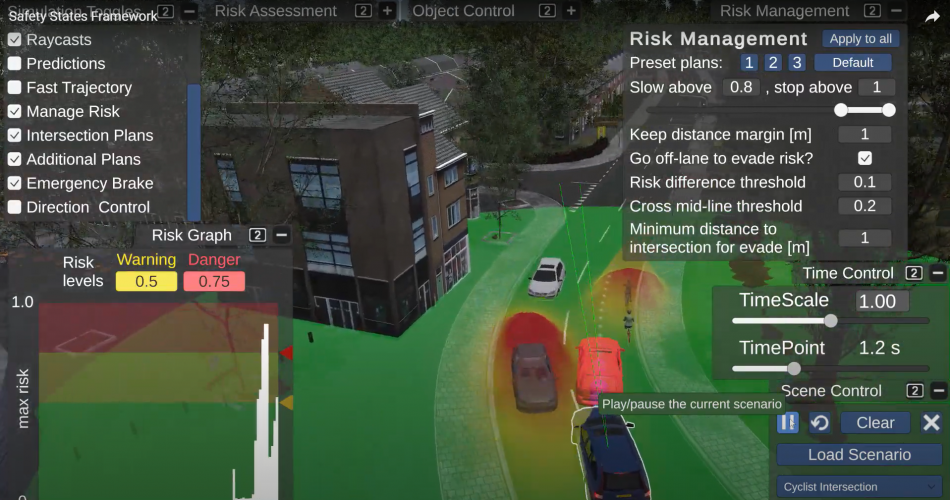Click the Warning risk level field
Viewport: 950px width, 500px height.
point(146,281)
